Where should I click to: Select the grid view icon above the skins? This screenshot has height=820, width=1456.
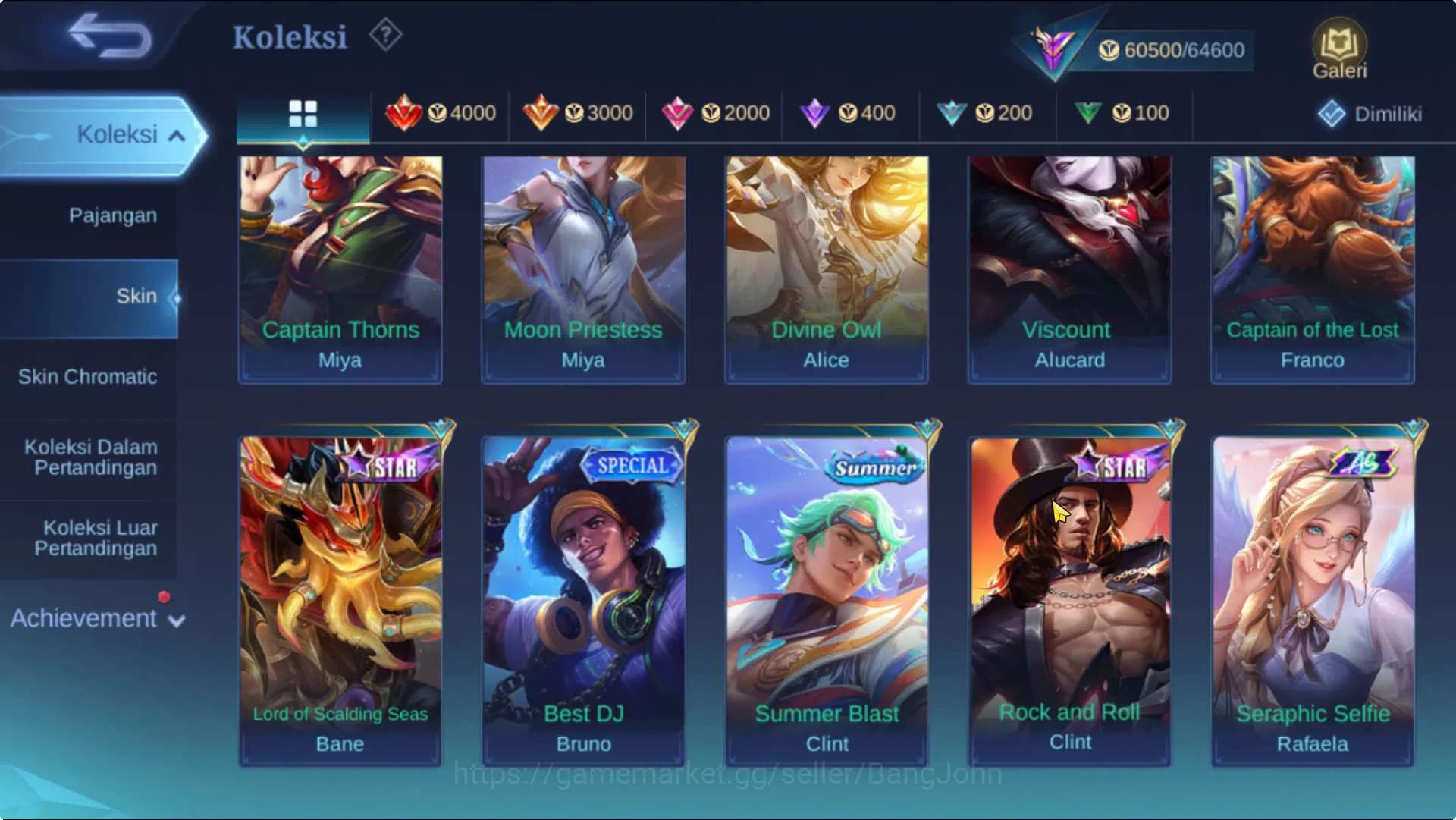303,112
